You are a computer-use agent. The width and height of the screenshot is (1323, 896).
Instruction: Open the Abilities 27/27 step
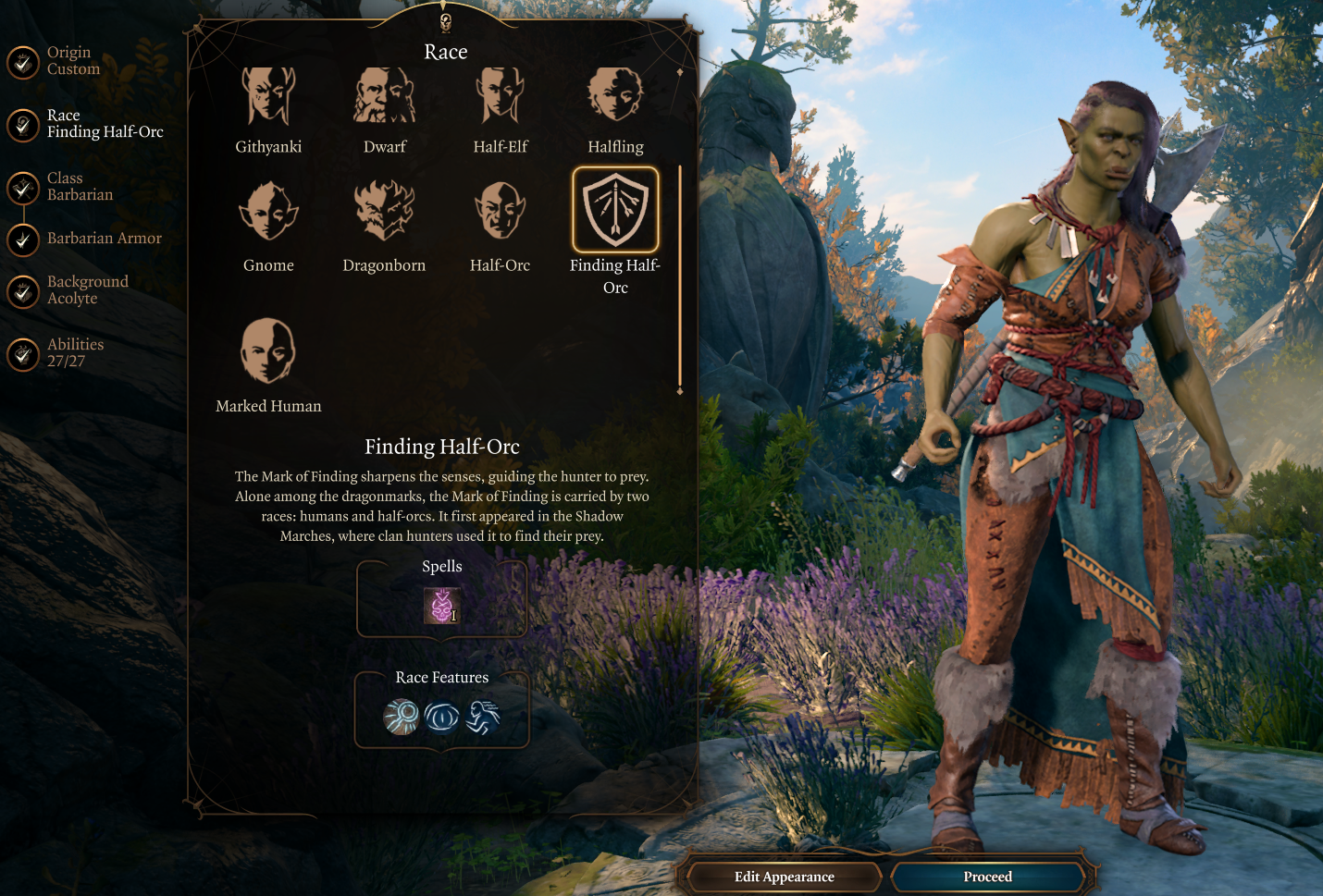(x=24, y=353)
